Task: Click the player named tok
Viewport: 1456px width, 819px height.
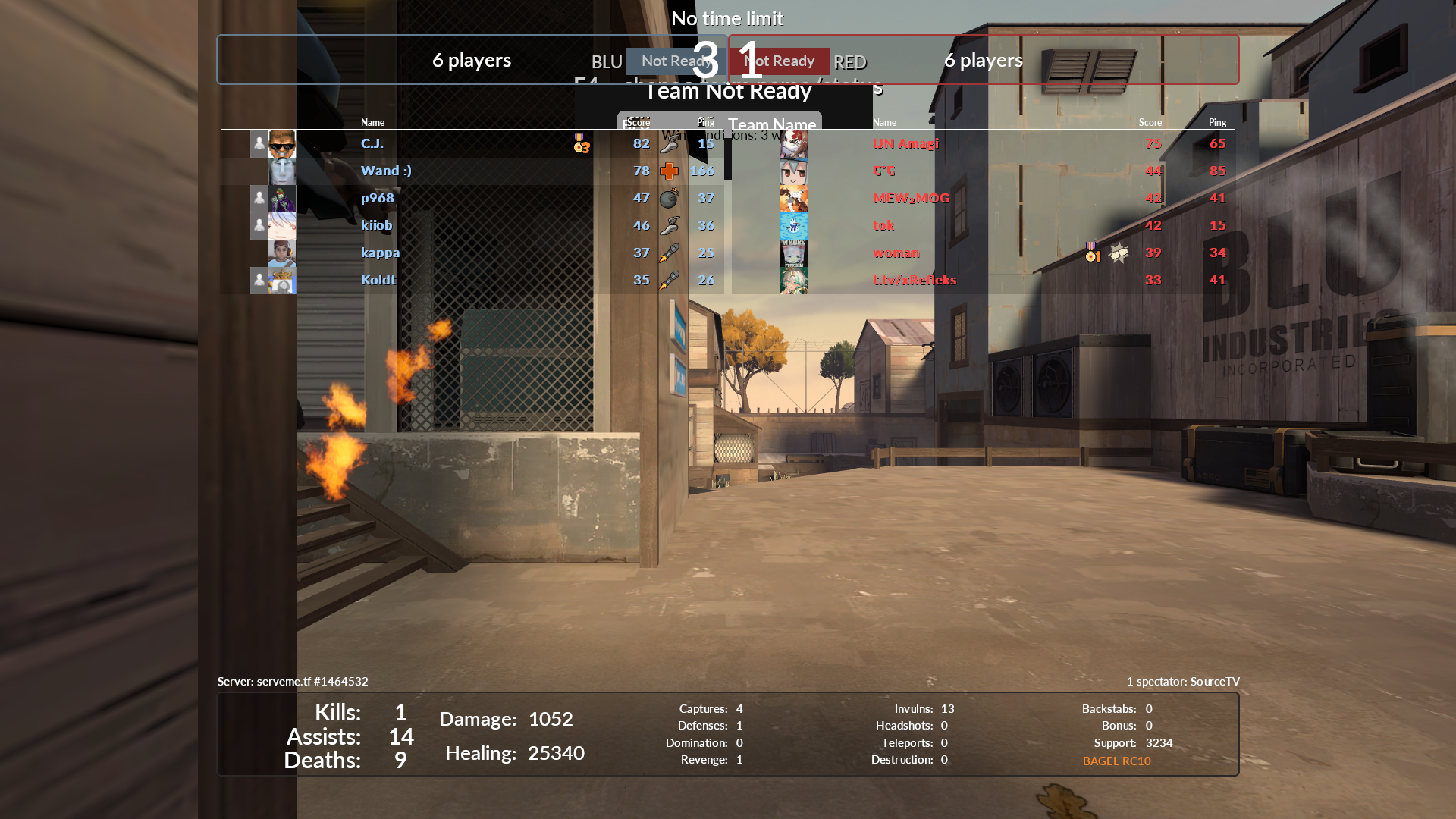Action: point(883,226)
